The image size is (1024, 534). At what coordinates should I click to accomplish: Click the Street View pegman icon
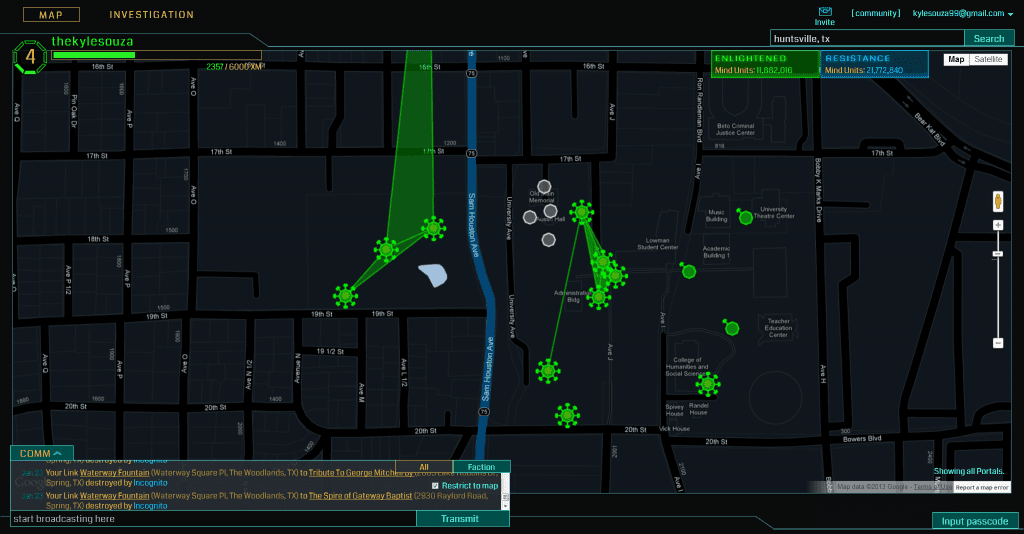[997, 200]
